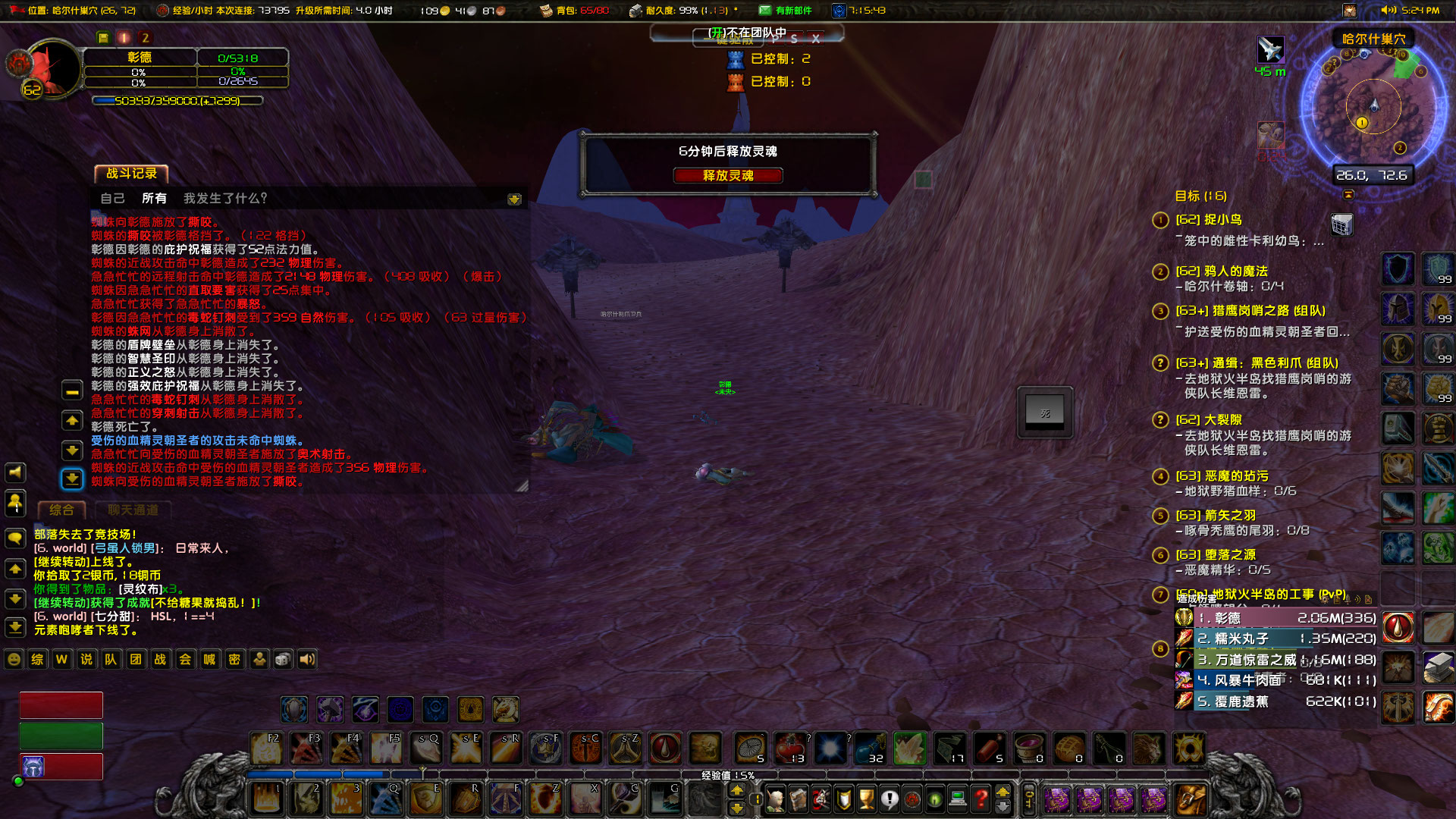Collapse the quest tracker via the 目标 icon
Image resolution: width=1456 pixels, height=819 pixels.
pyautogui.click(x=1348, y=195)
